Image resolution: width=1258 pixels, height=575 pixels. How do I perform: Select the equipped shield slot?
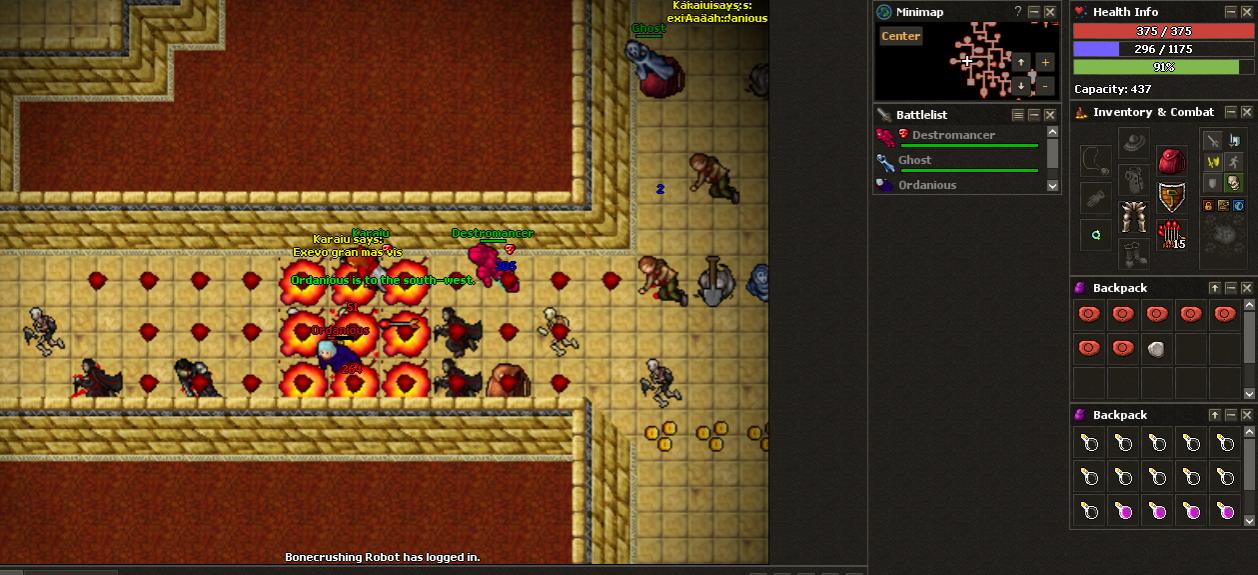pos(1172,198)
